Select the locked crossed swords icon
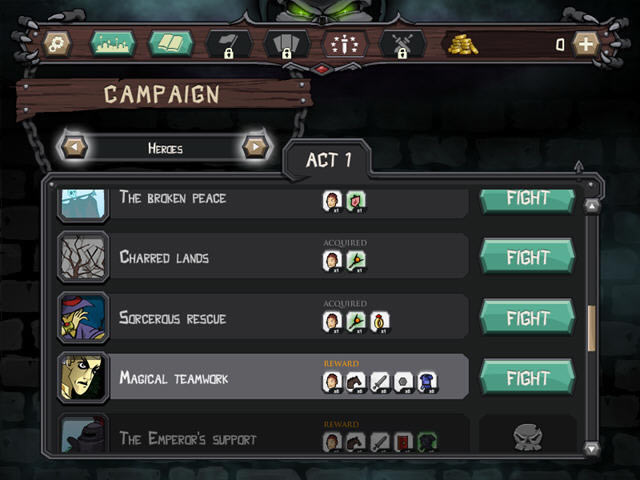Viewport: 640px width, 480px height. pos(402,45)
